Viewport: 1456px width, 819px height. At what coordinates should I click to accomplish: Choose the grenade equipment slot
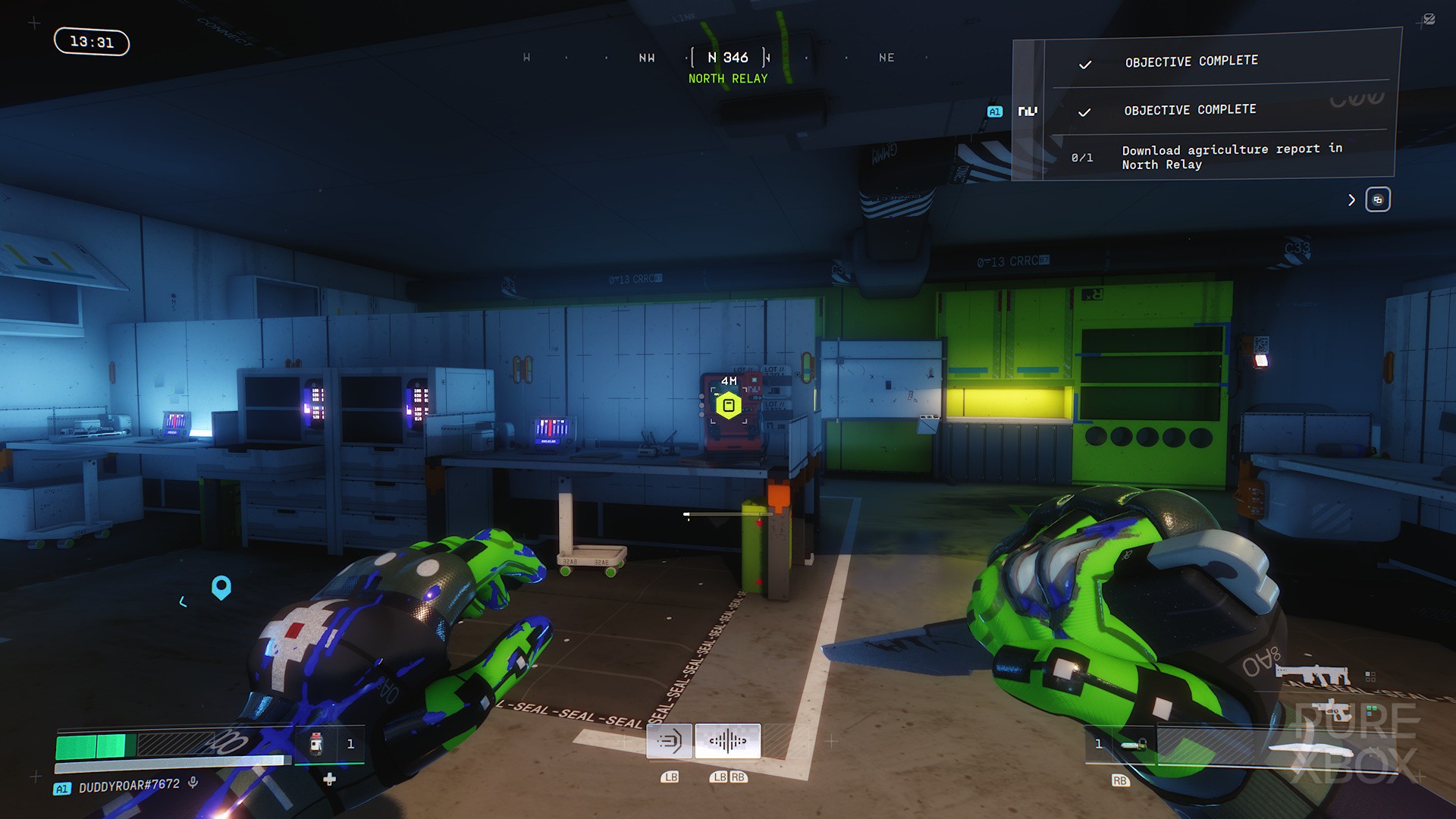(x=1134, y=745)
